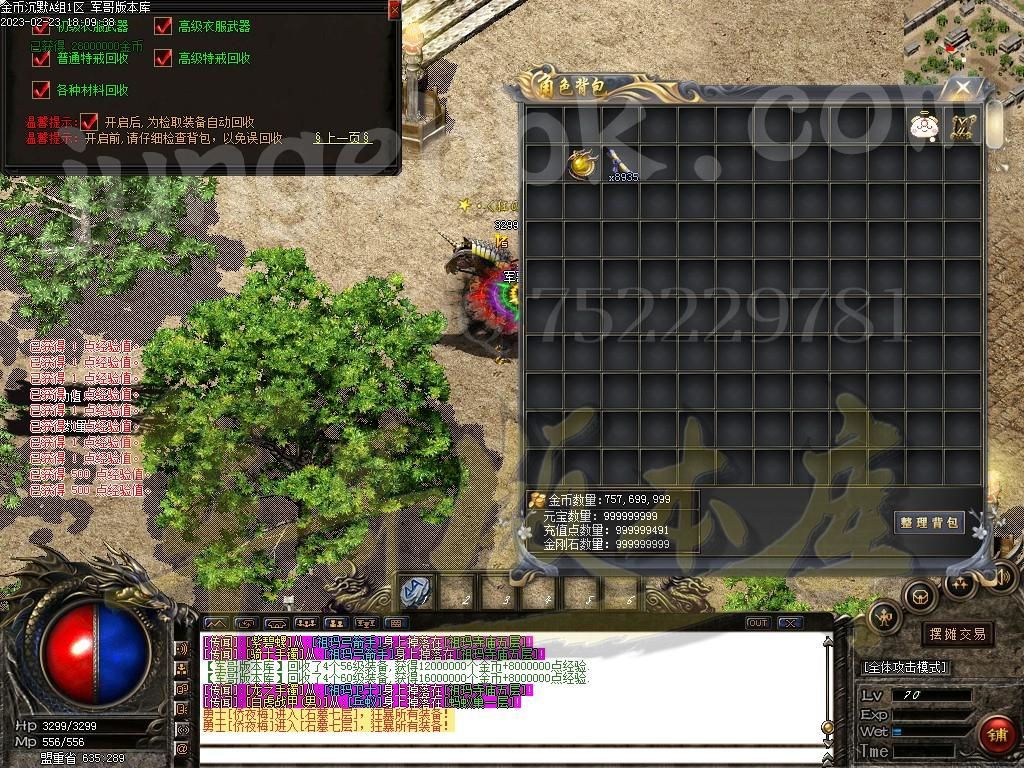
Task: Go back via the 上一页 link
Action: [343, 138]
